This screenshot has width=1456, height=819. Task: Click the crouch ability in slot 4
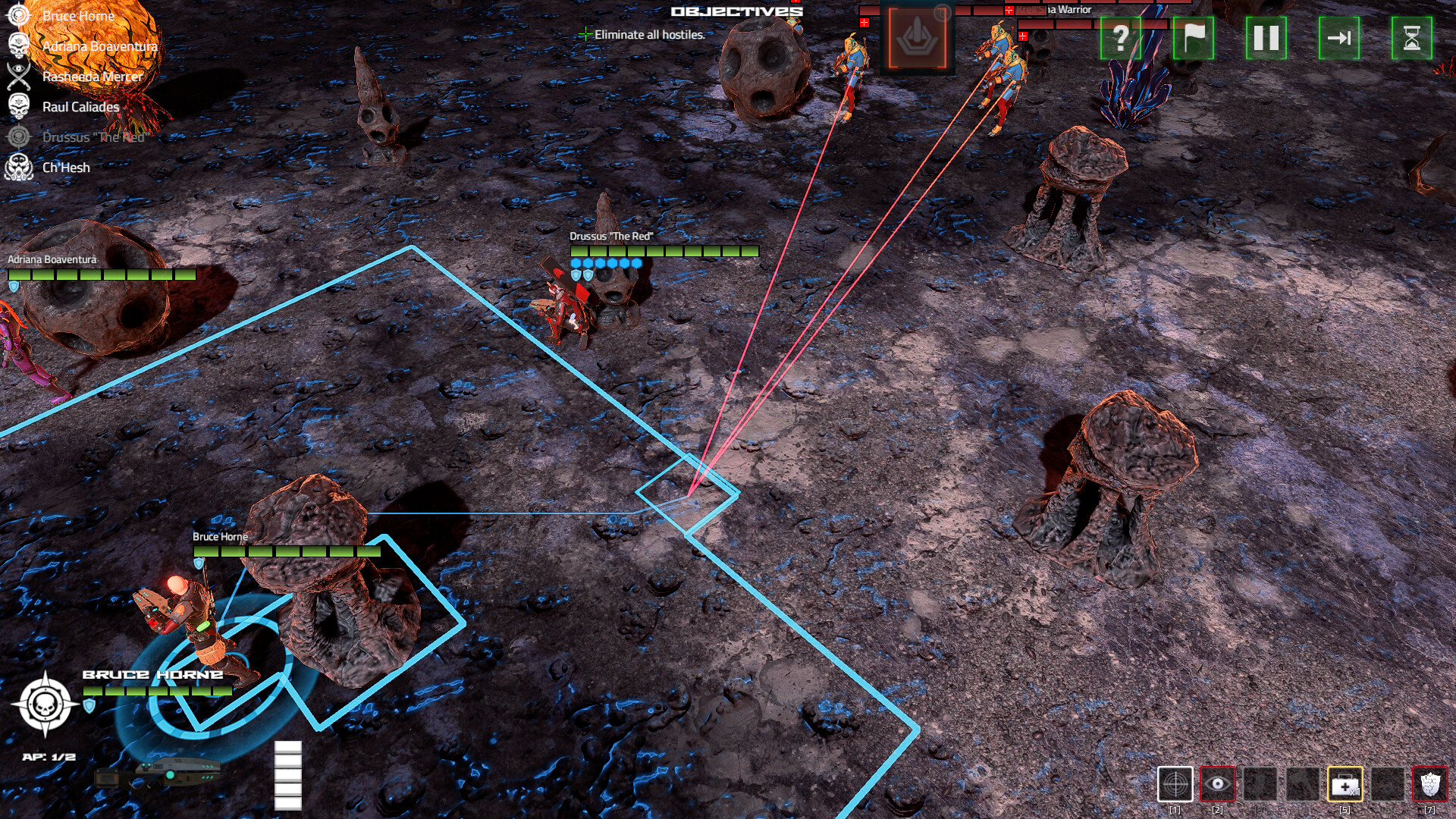click(1301, 783)
